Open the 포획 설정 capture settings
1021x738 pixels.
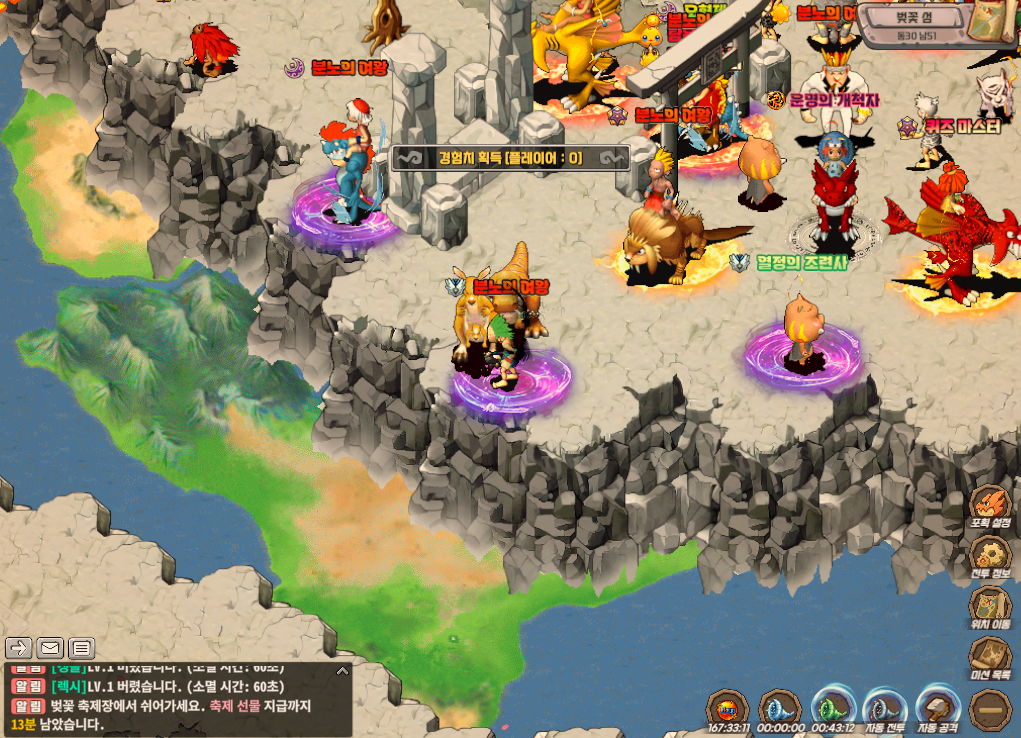(990, 503)
